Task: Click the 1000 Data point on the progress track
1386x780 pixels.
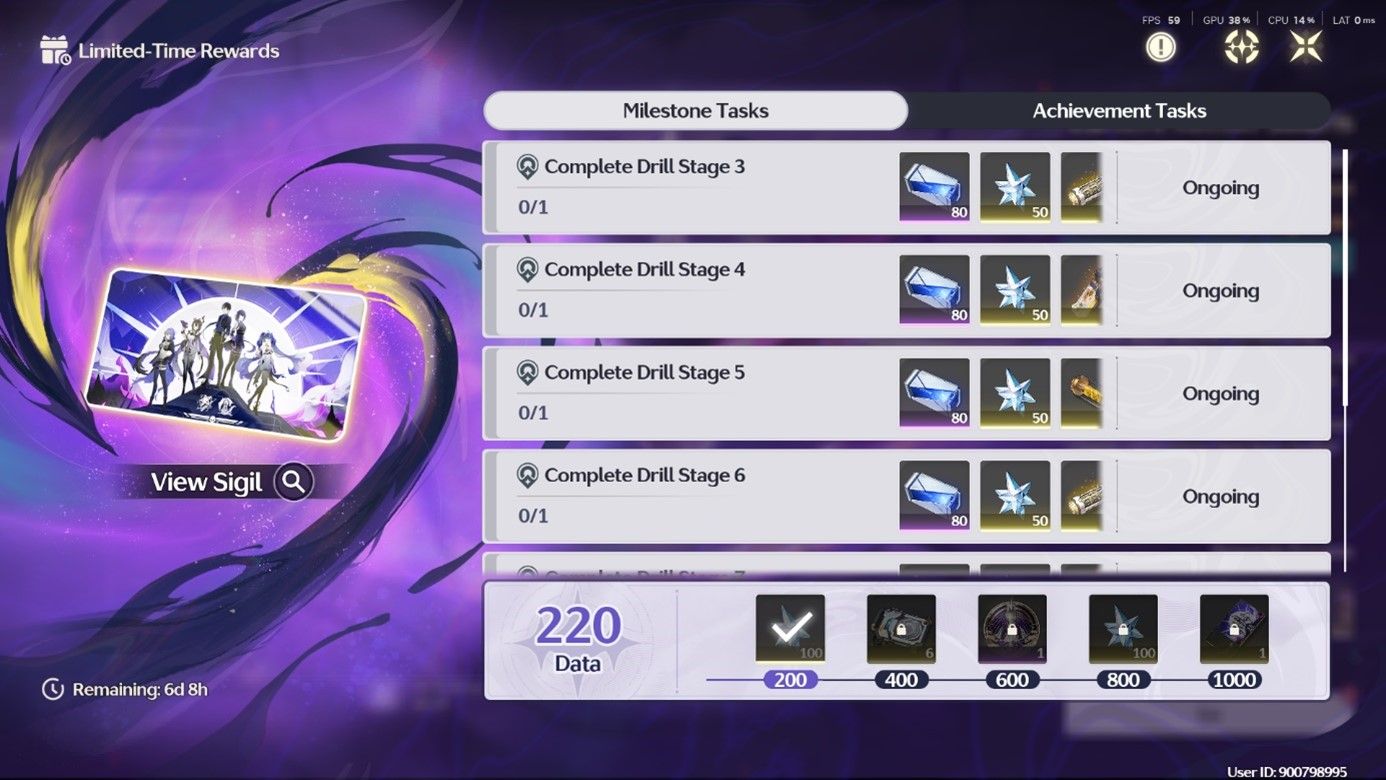Action: pos(1234,680)
